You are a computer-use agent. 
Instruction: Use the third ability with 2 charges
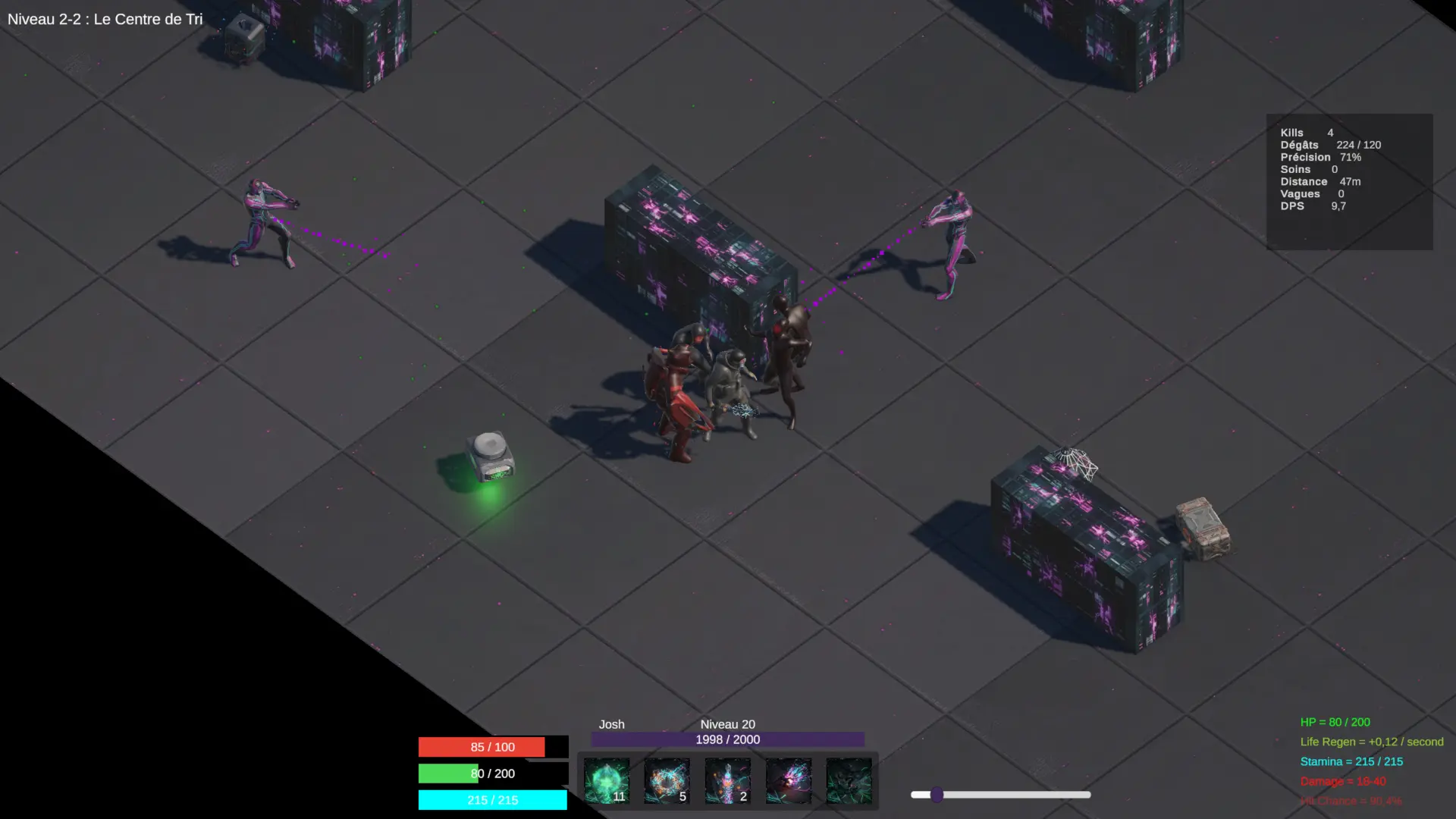click(x=728, y=781)
